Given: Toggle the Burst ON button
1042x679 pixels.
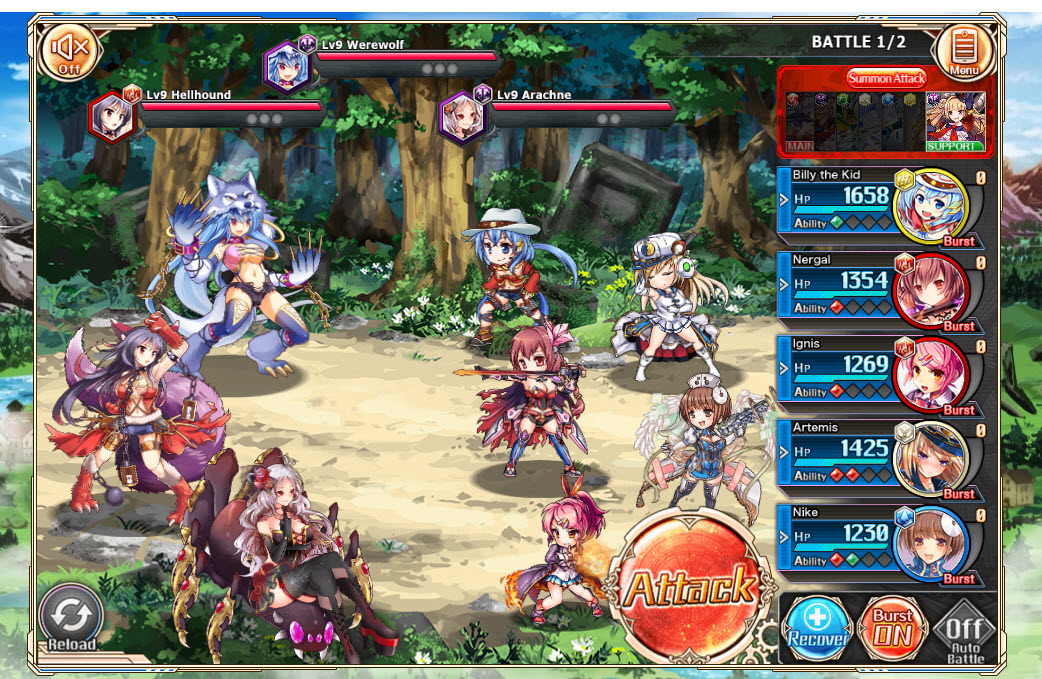Looking at the screenshot, I should [x=891, y=629].
